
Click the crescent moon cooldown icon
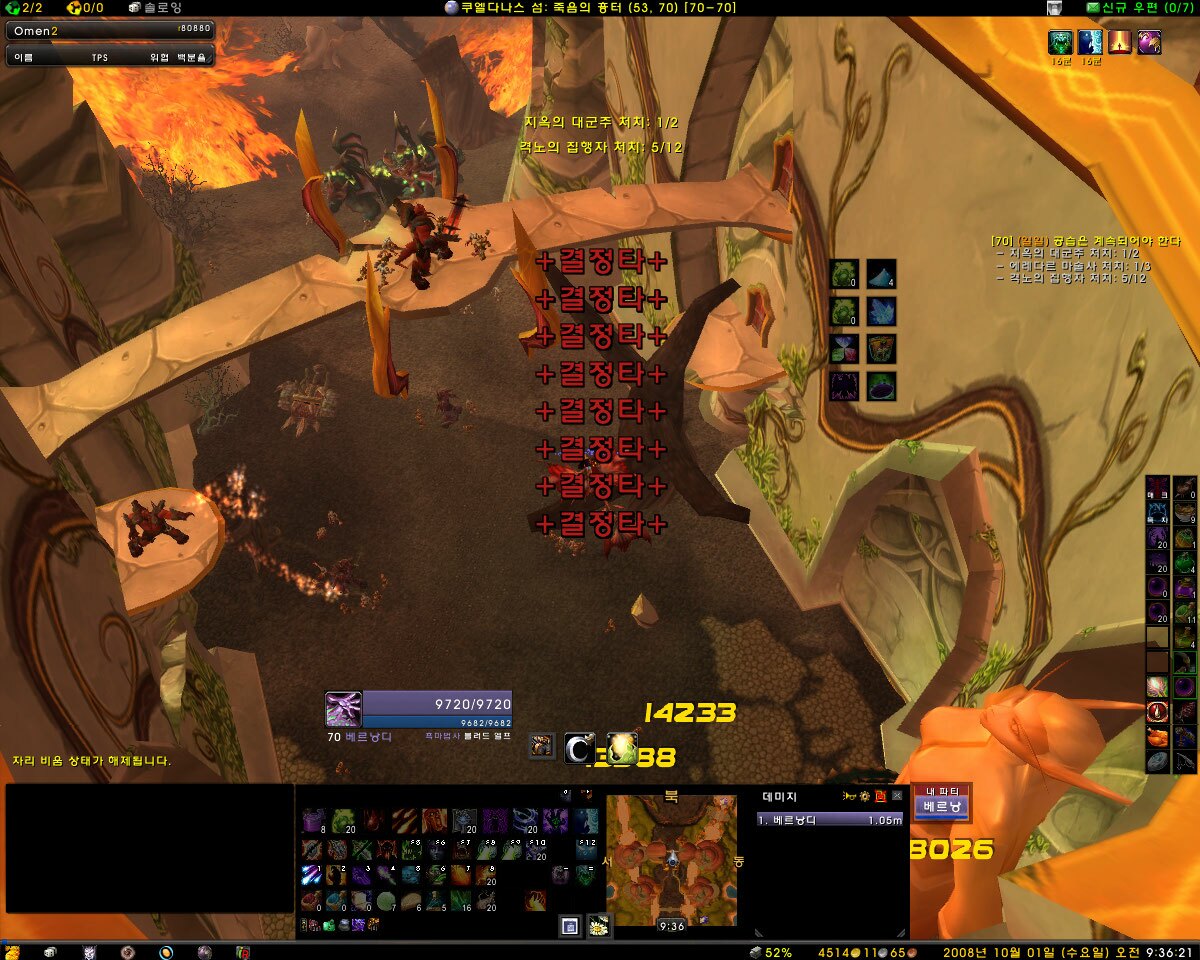(579, 747)
